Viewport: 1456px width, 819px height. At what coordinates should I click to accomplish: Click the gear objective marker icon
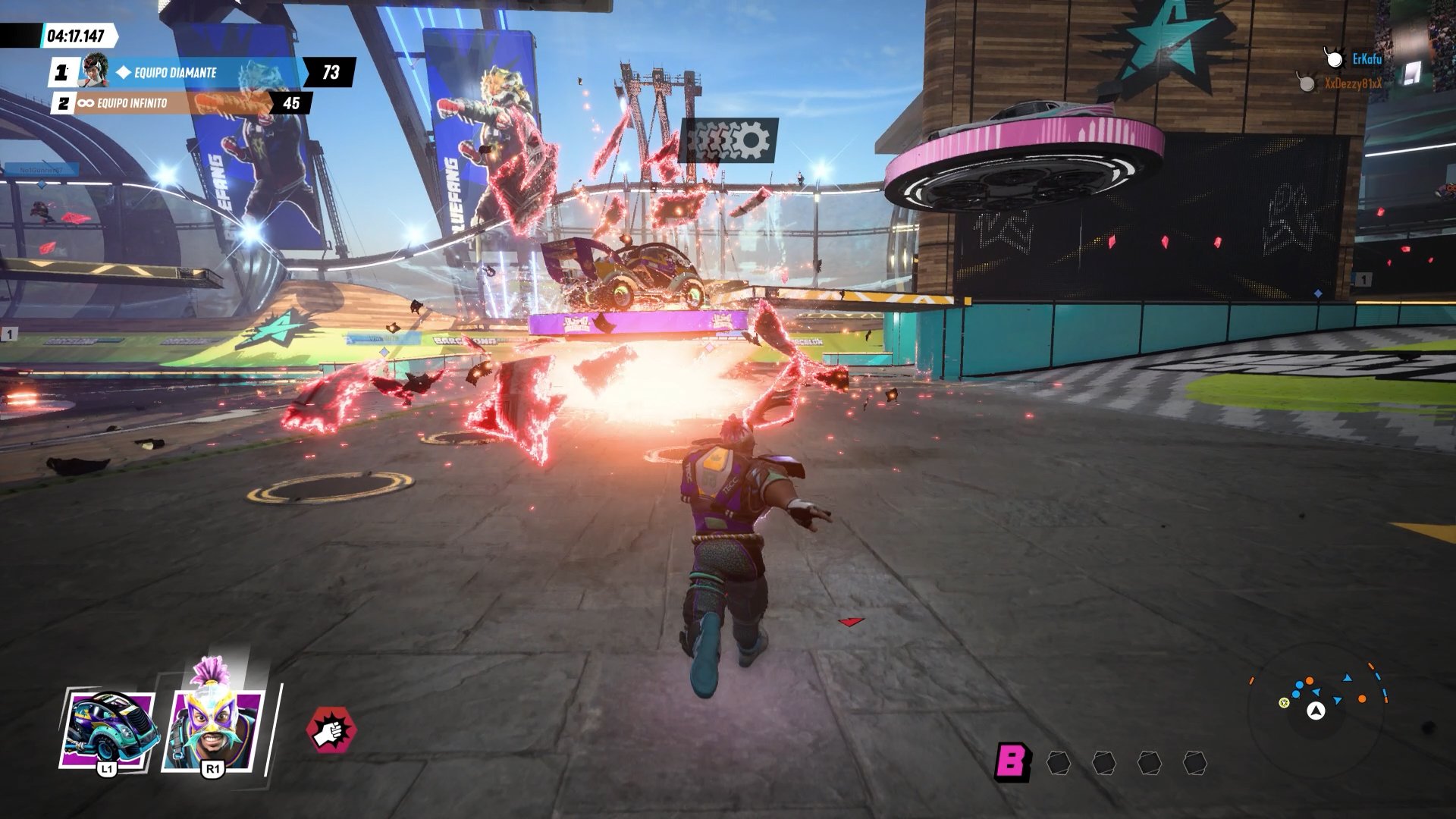click(729, 140)
